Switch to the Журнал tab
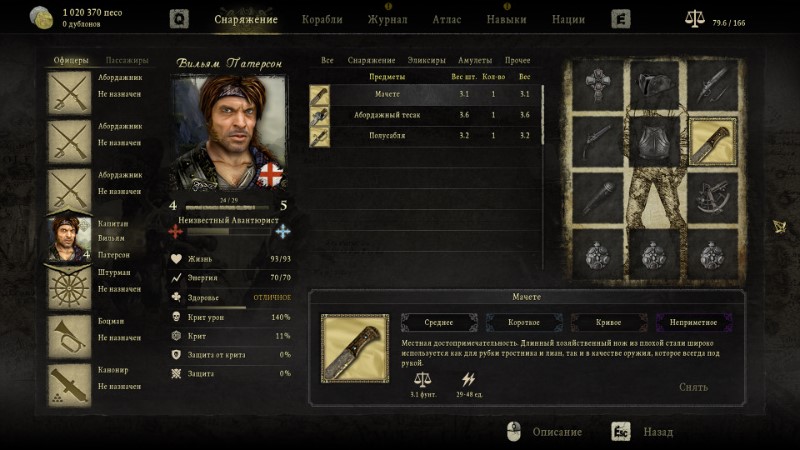This screenshot has width=800, height=450. [x=387, y=19]
